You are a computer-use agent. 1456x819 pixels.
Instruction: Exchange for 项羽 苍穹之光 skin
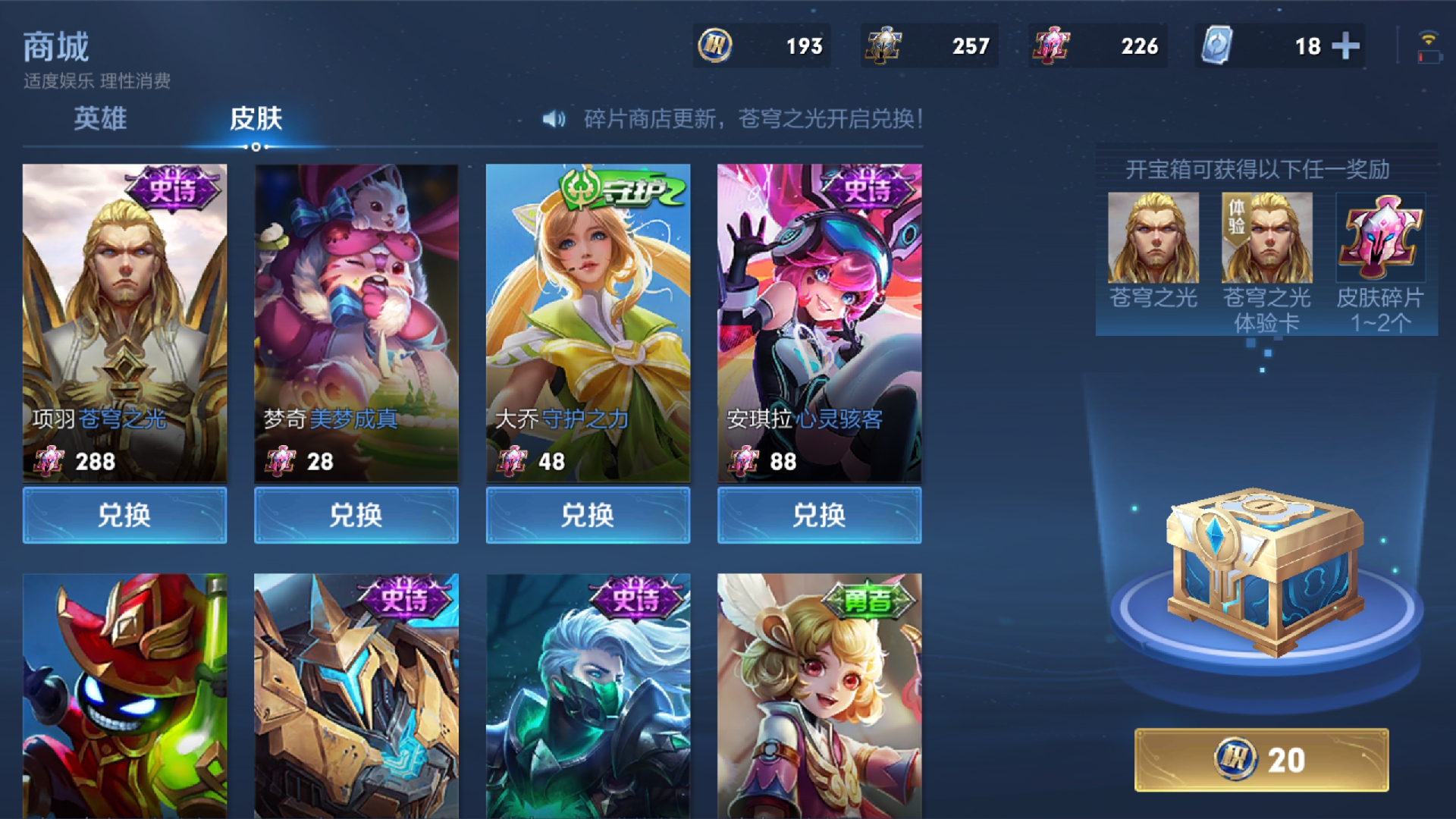coord(124,516)
